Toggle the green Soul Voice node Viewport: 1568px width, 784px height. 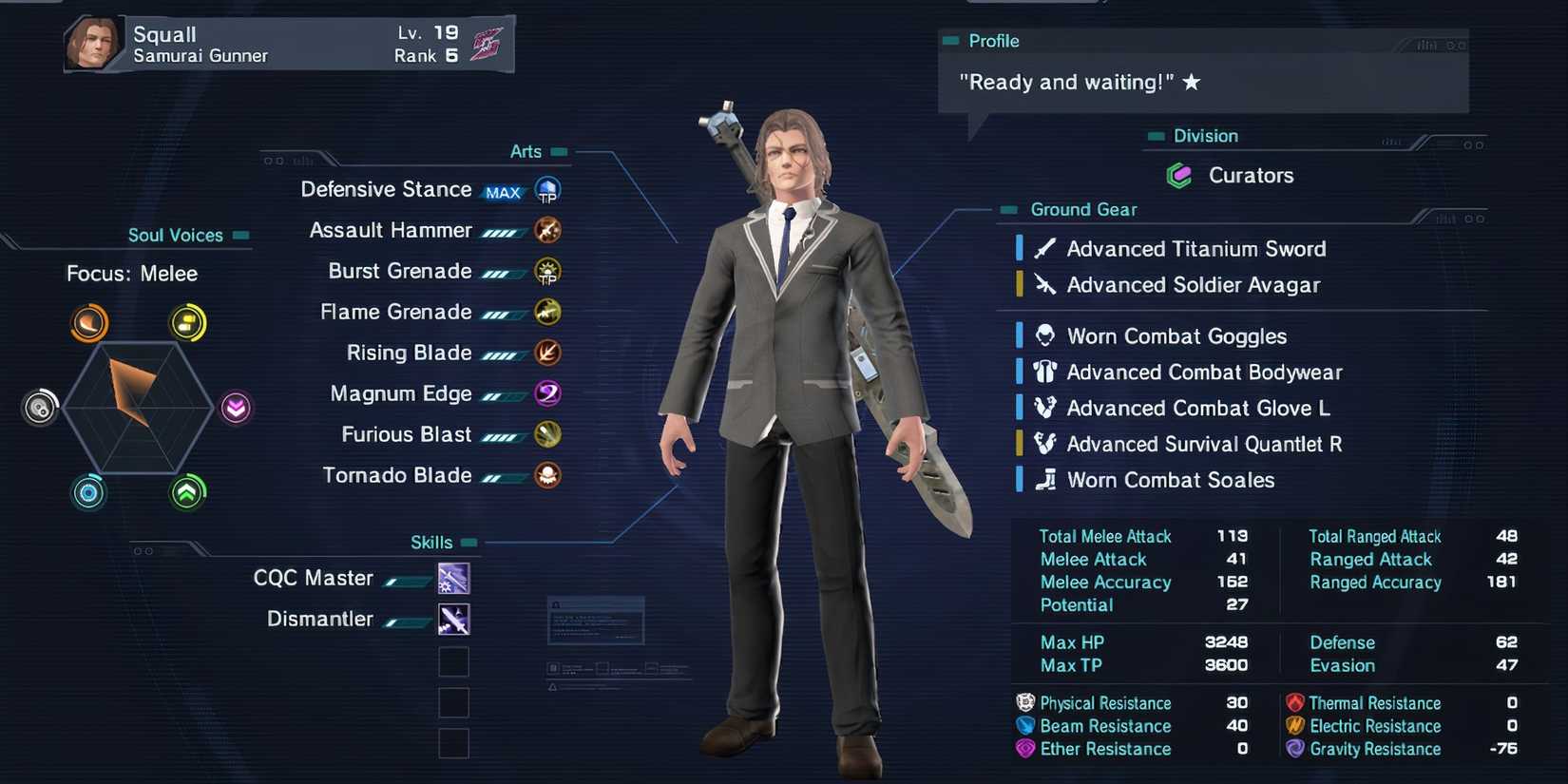(188, 493)
